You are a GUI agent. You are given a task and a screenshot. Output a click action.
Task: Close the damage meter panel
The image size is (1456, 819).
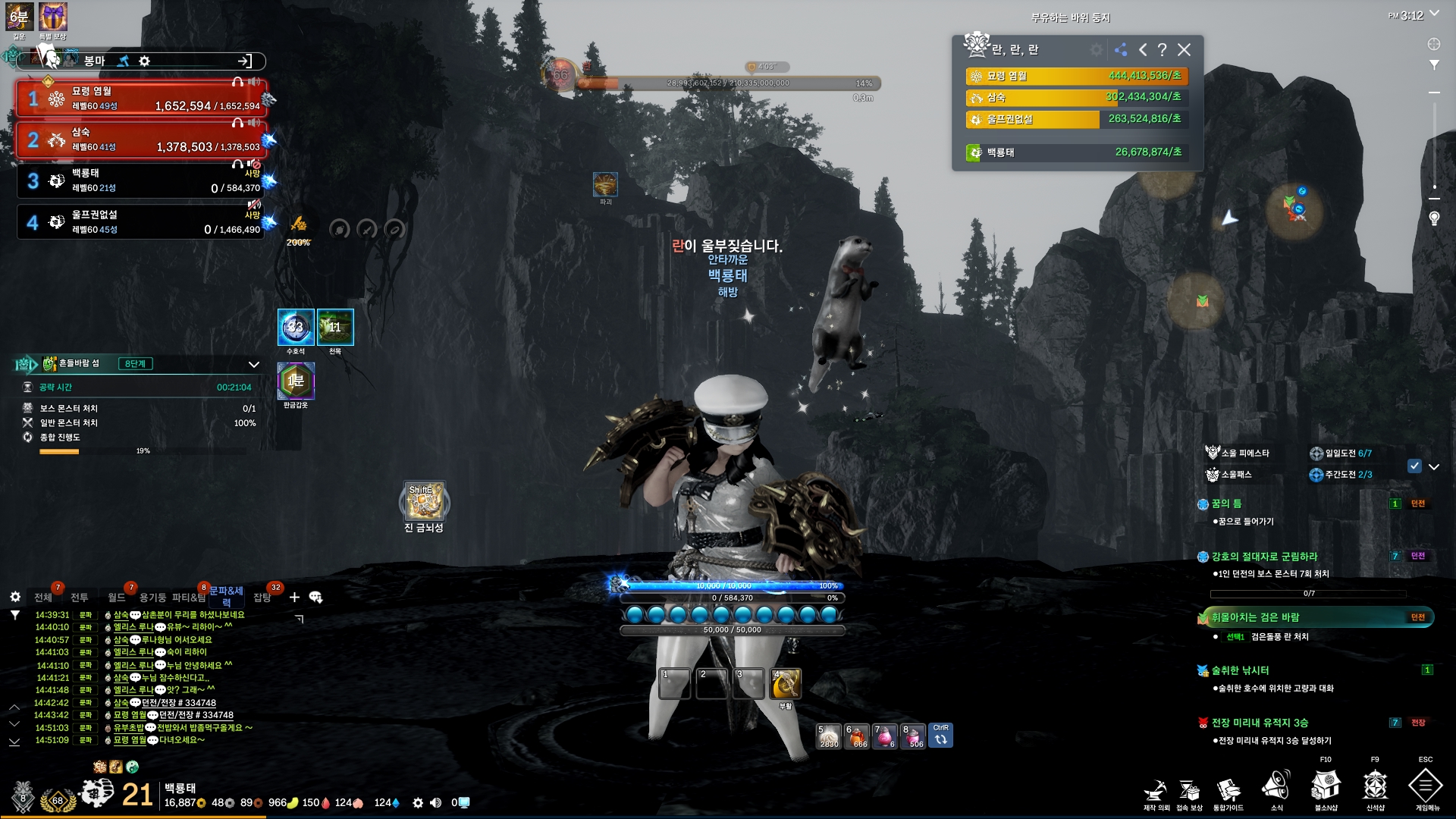coord(1184,50)
